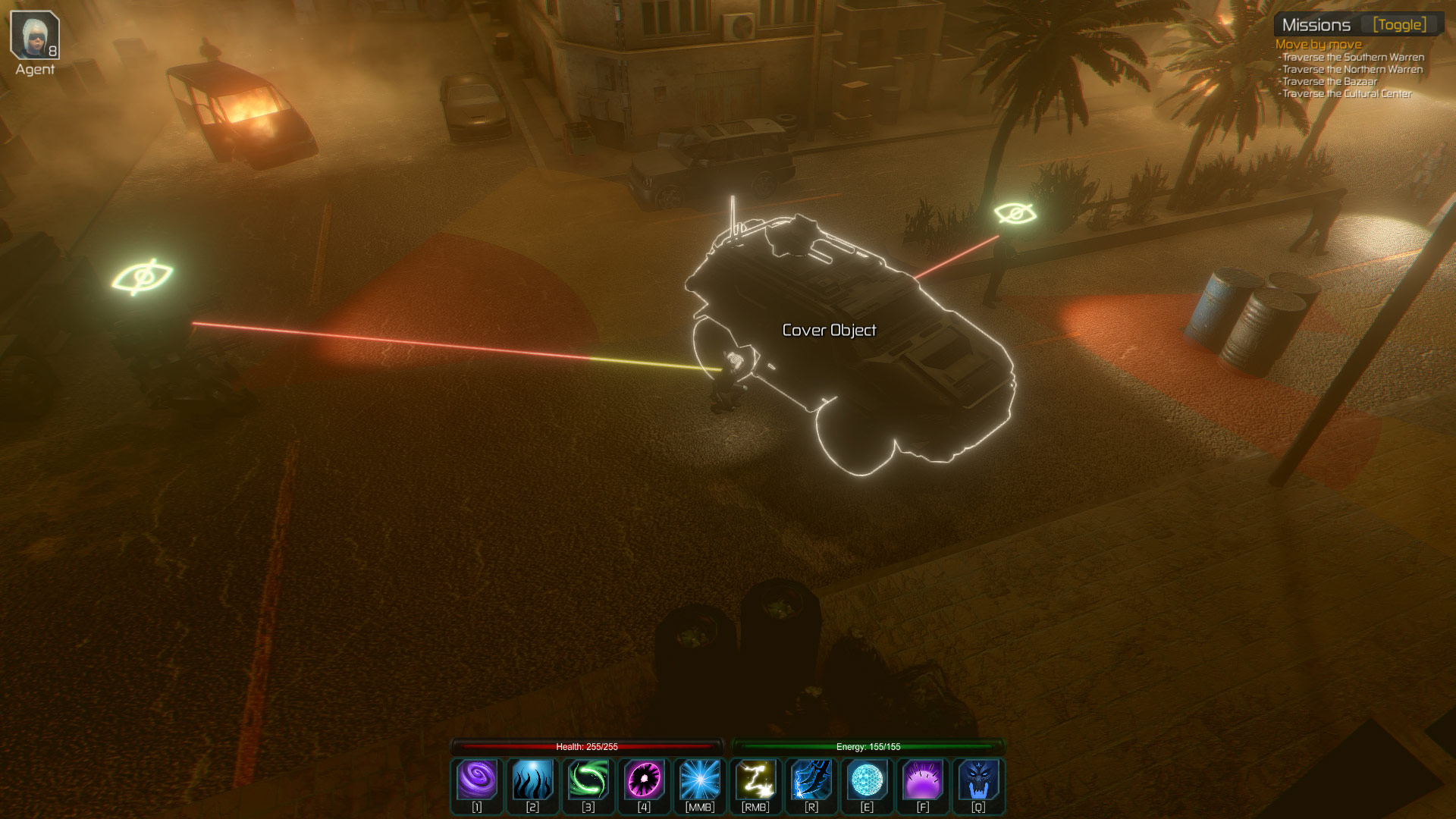Select the Agent character portrait
This screenshot has width=1456, height=819.
point(35,35)
